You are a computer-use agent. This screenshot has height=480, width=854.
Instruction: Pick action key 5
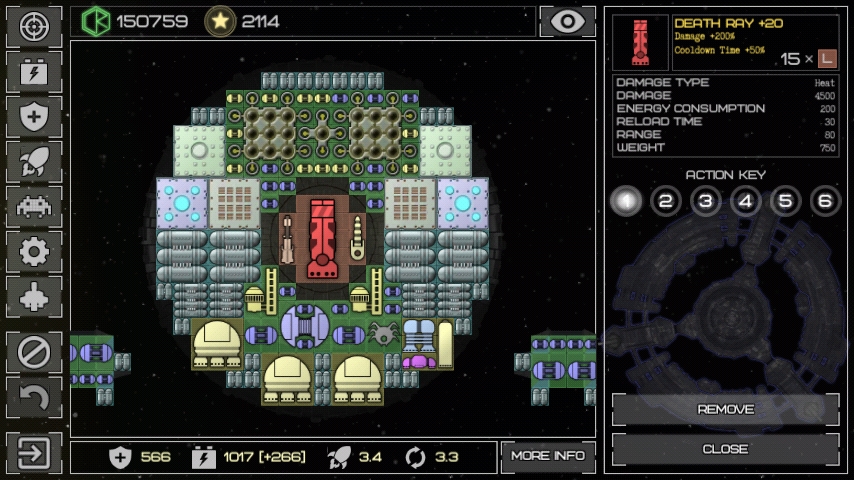coord(785,201)
